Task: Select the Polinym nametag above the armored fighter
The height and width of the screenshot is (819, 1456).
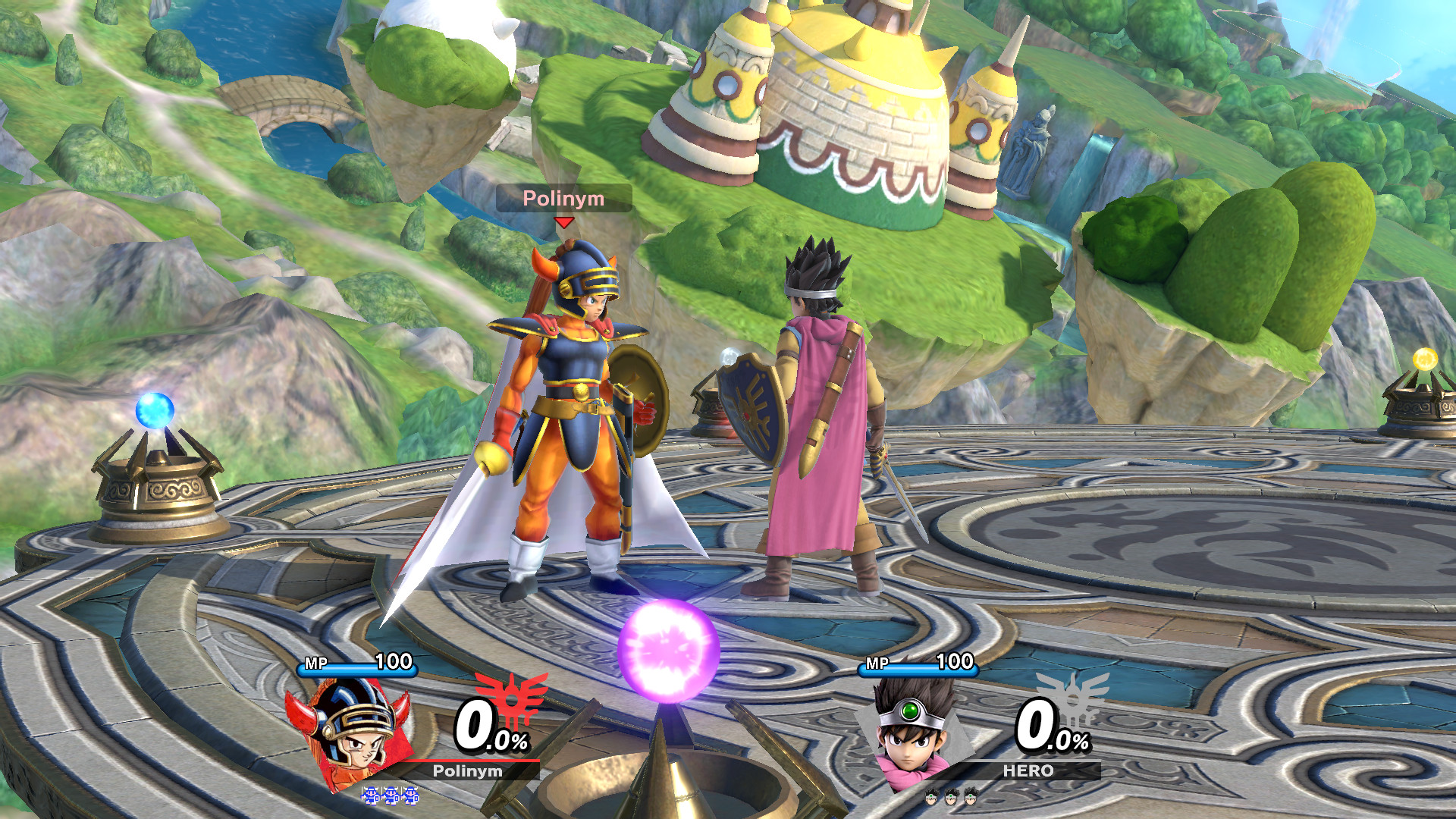Action: [x=564, y=199]
